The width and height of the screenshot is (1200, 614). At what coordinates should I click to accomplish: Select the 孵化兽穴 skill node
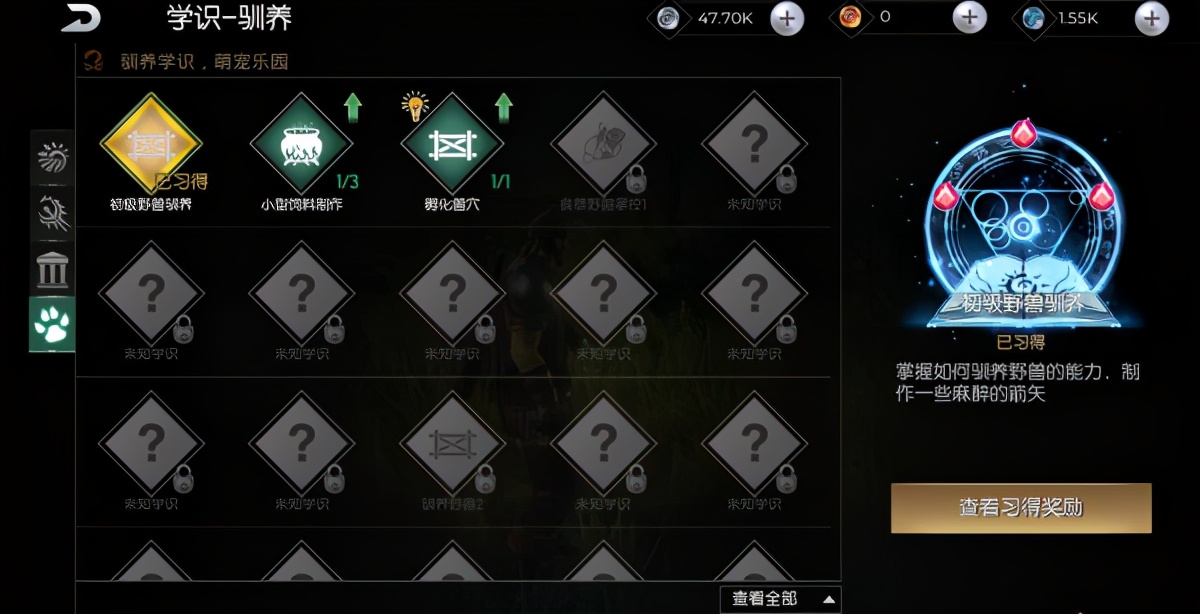click(452, 144)
